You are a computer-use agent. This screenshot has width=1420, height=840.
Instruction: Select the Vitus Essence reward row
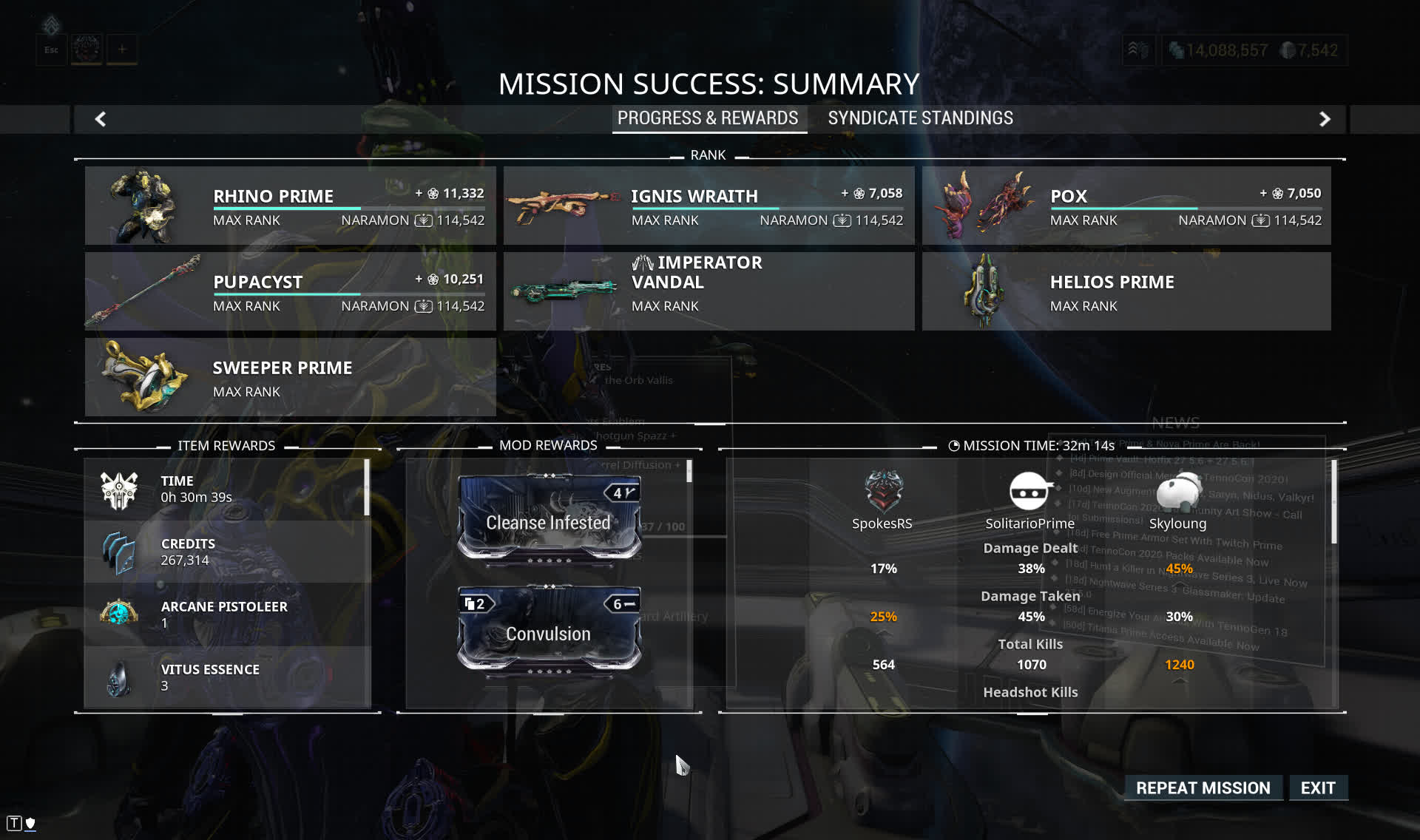coord(226,677)
